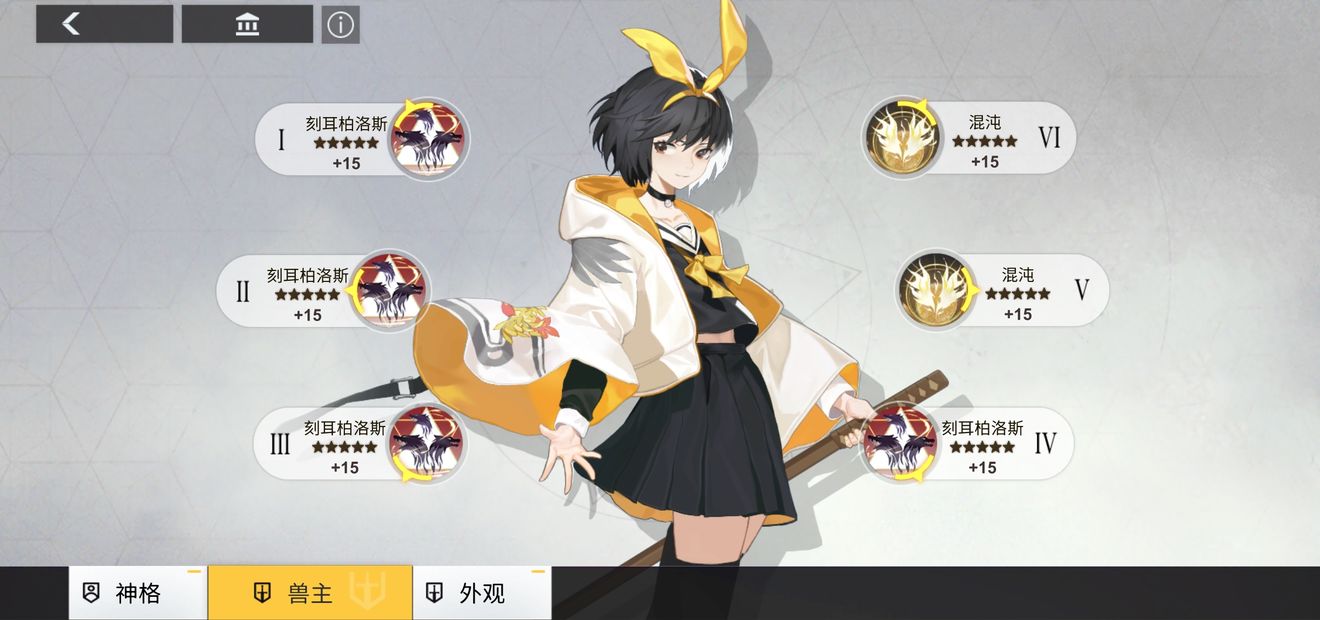Show the info circle details

341,25
